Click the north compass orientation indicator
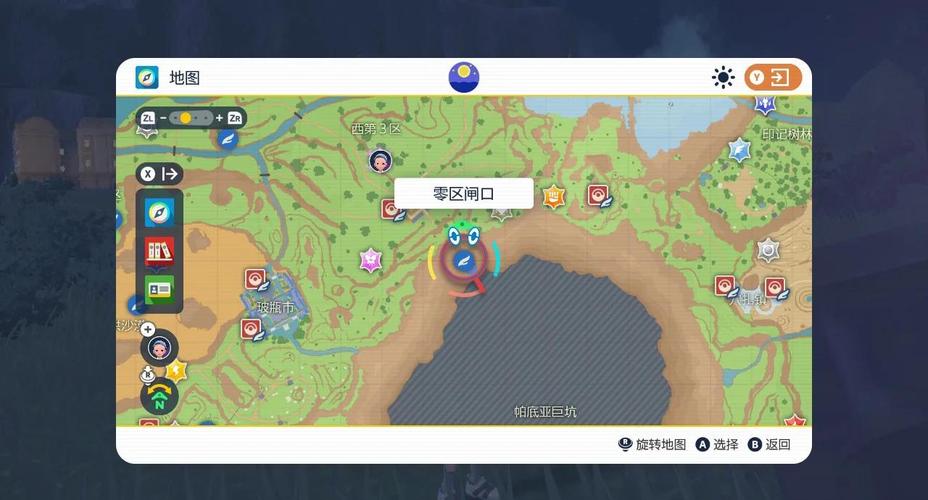928x500 pixels. pyautogui.click(x=159, y=398)
